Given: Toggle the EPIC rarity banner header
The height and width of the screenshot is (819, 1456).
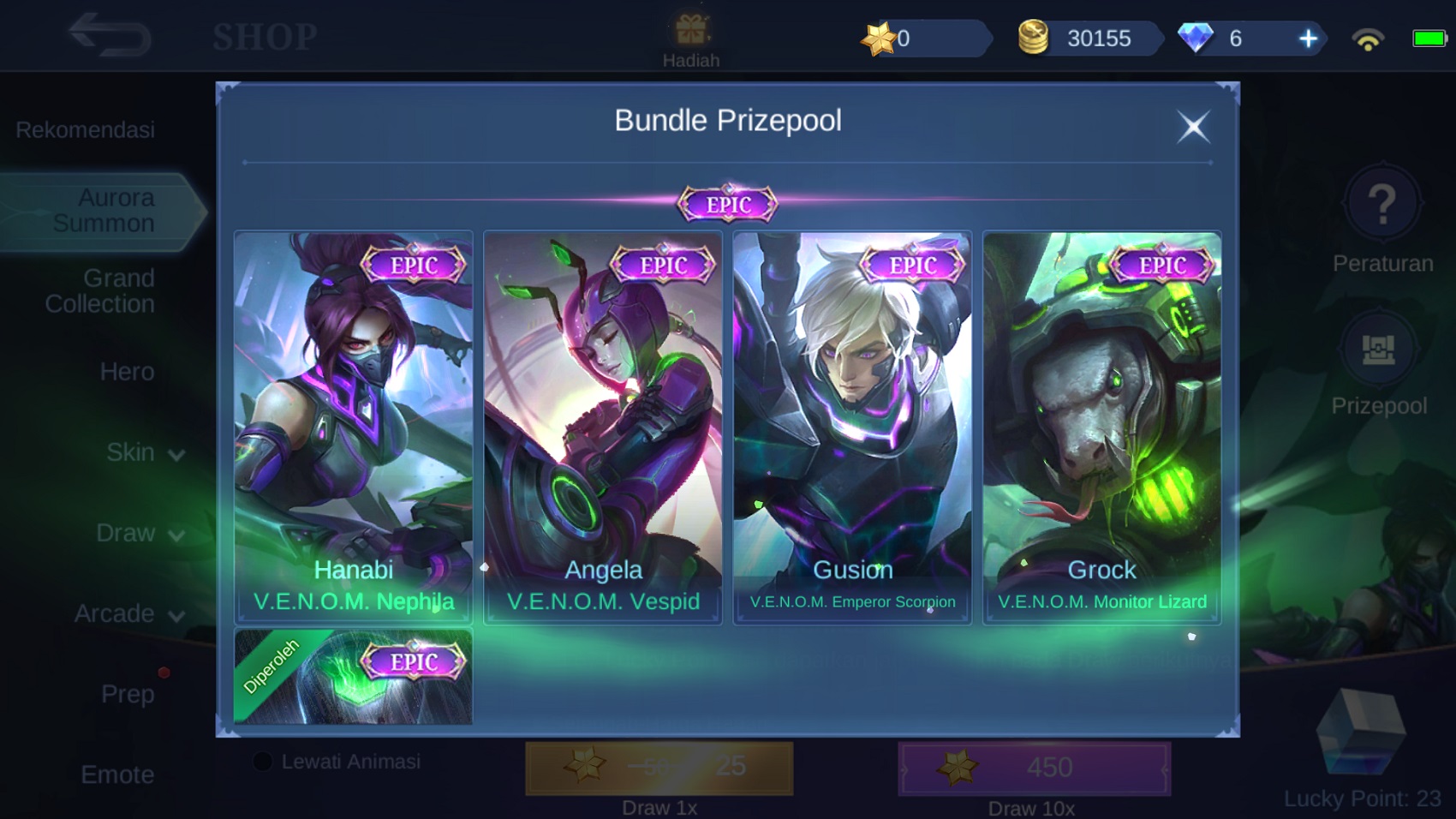Looking at the screenshot, I should pos(728,203).
